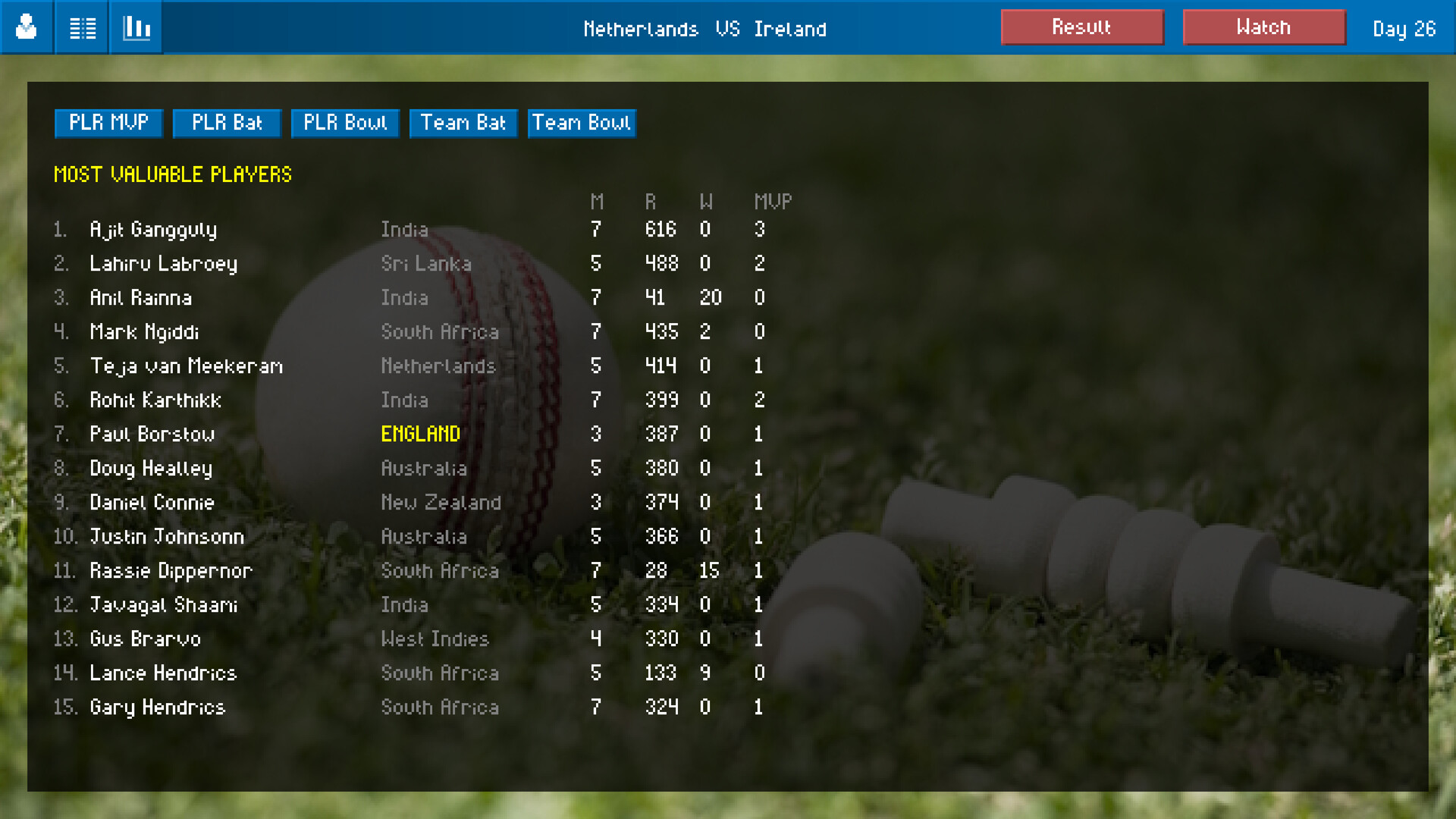Select Paul Borstow of England
1456x819 pixels.
(x=152, y=434)
